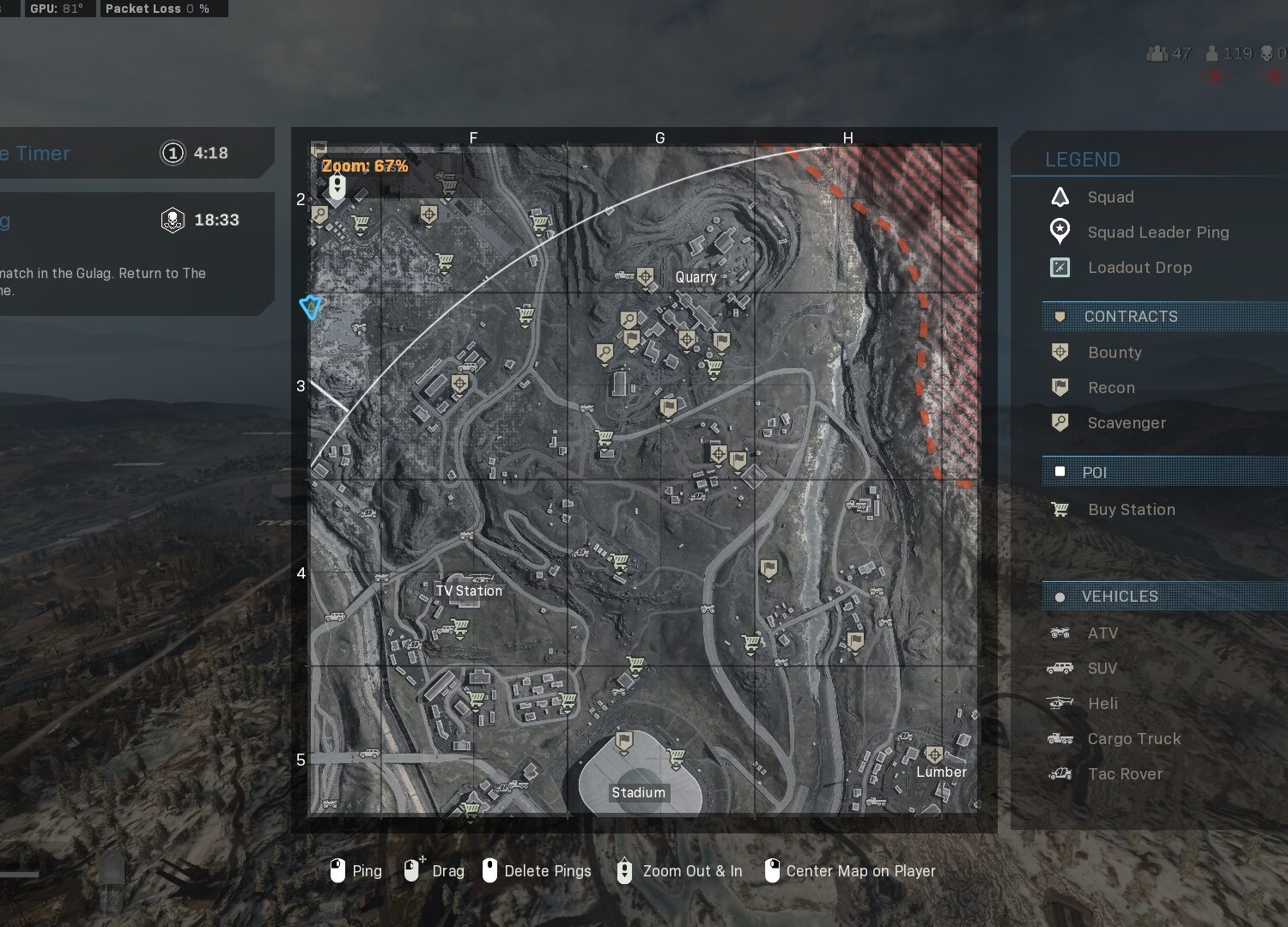Select the Recon contract marker above Stadium
The image size is (1288, 927).
click(x=625, y=741)
